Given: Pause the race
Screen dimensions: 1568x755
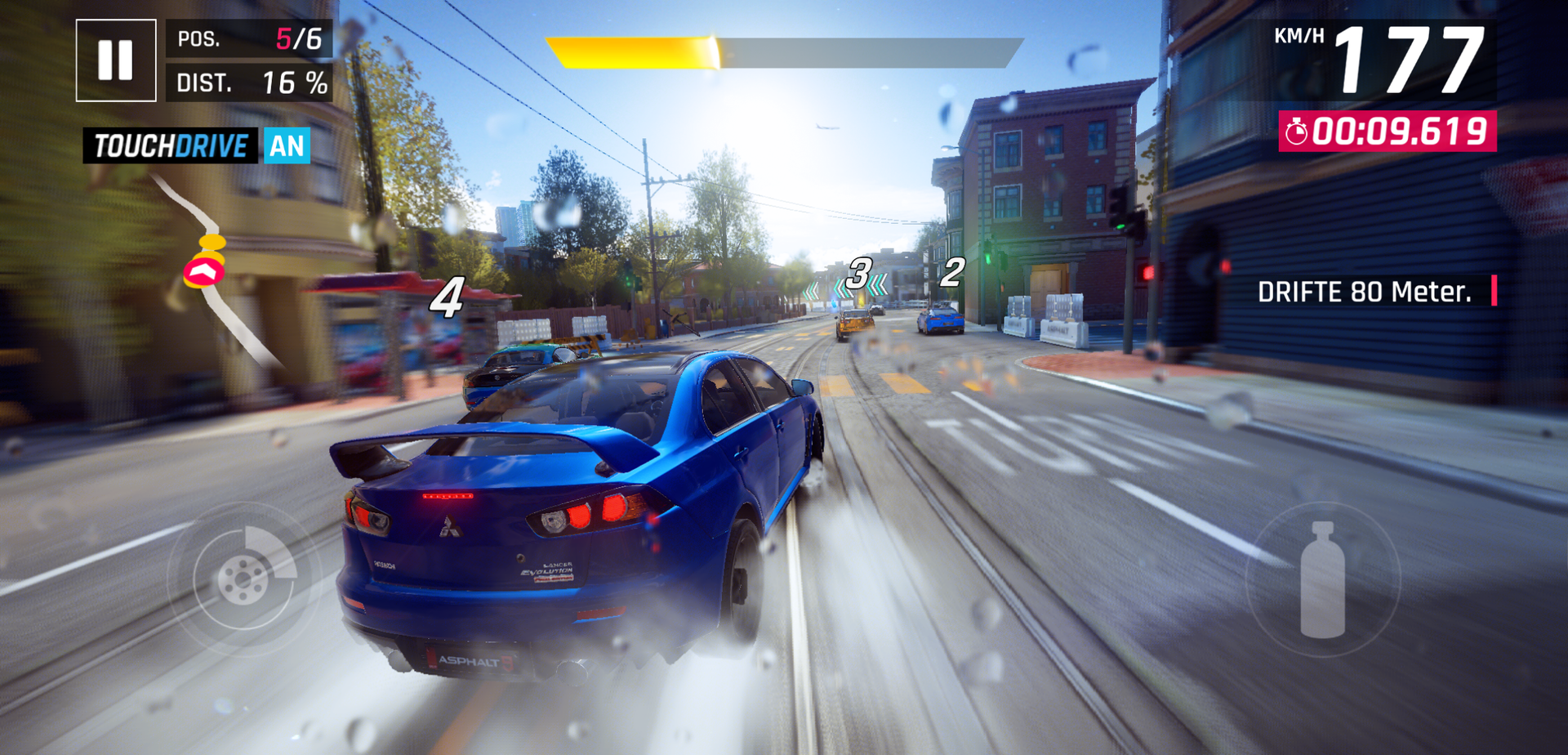Looking at the screenshot, I should (x=116, y=60).
